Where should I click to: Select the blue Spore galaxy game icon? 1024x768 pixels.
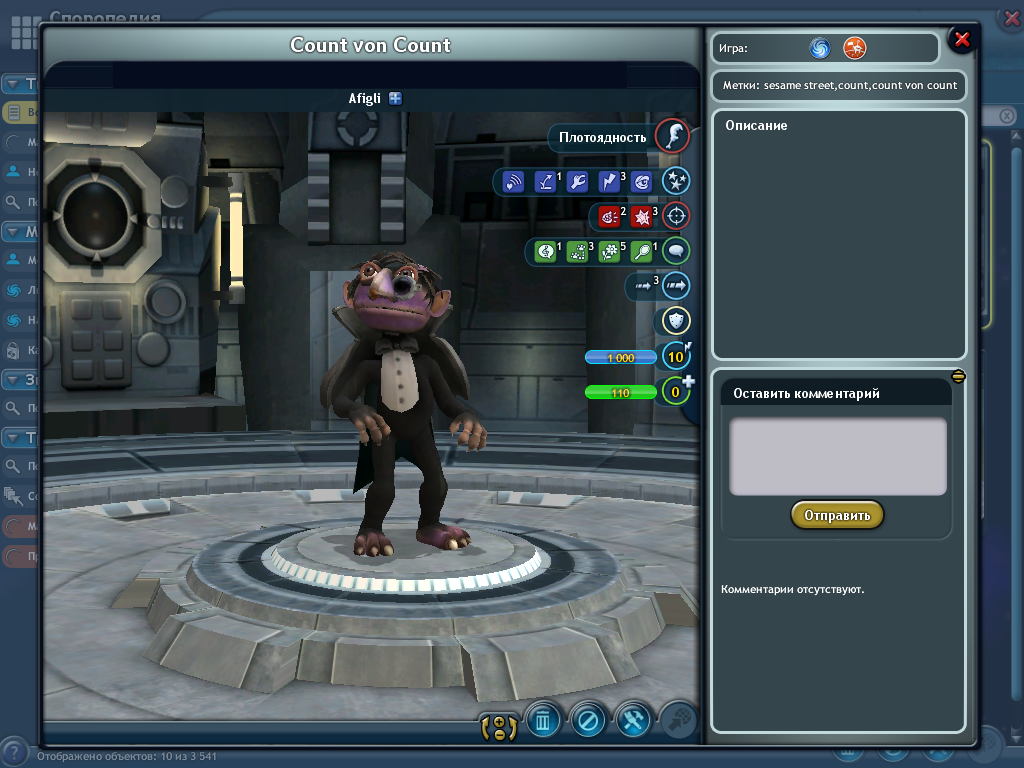pos(820,47)
